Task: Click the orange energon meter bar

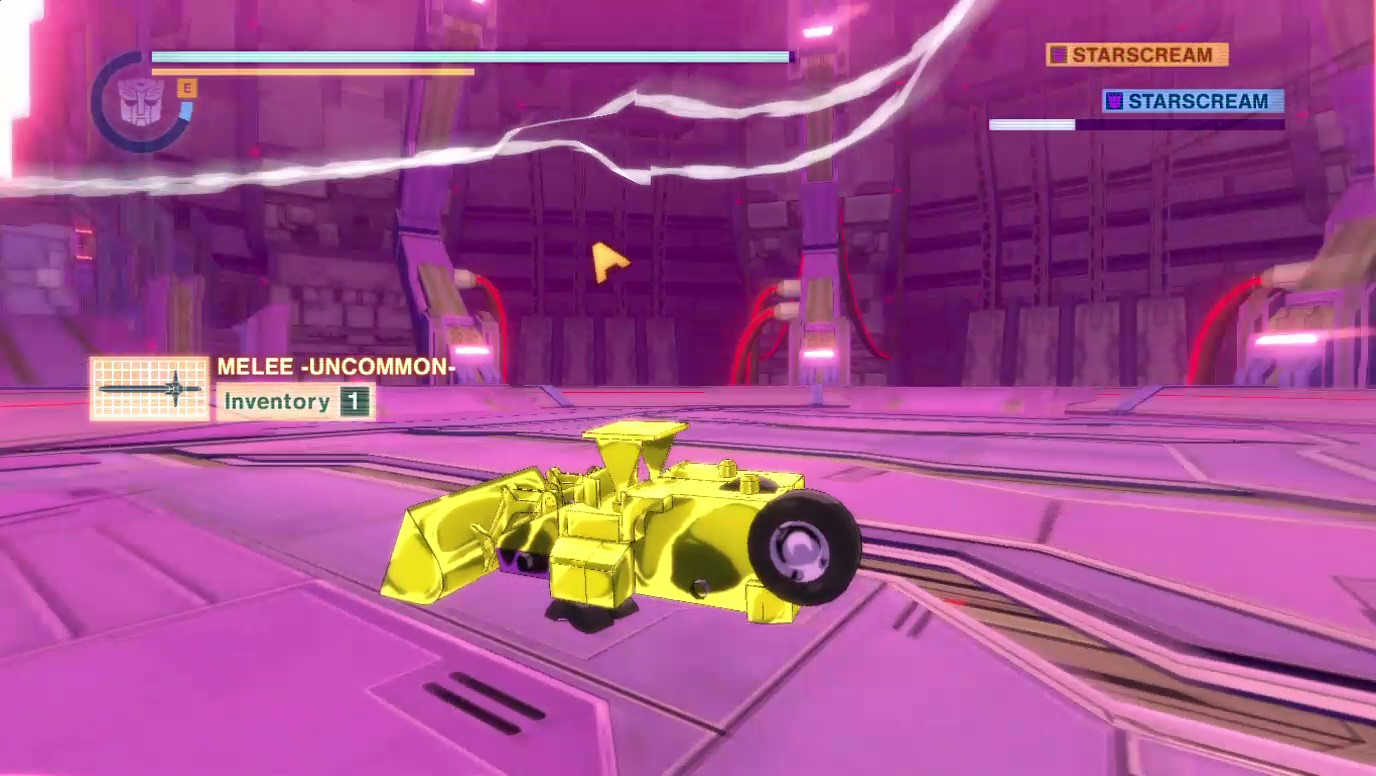Action: coord(310,70)
